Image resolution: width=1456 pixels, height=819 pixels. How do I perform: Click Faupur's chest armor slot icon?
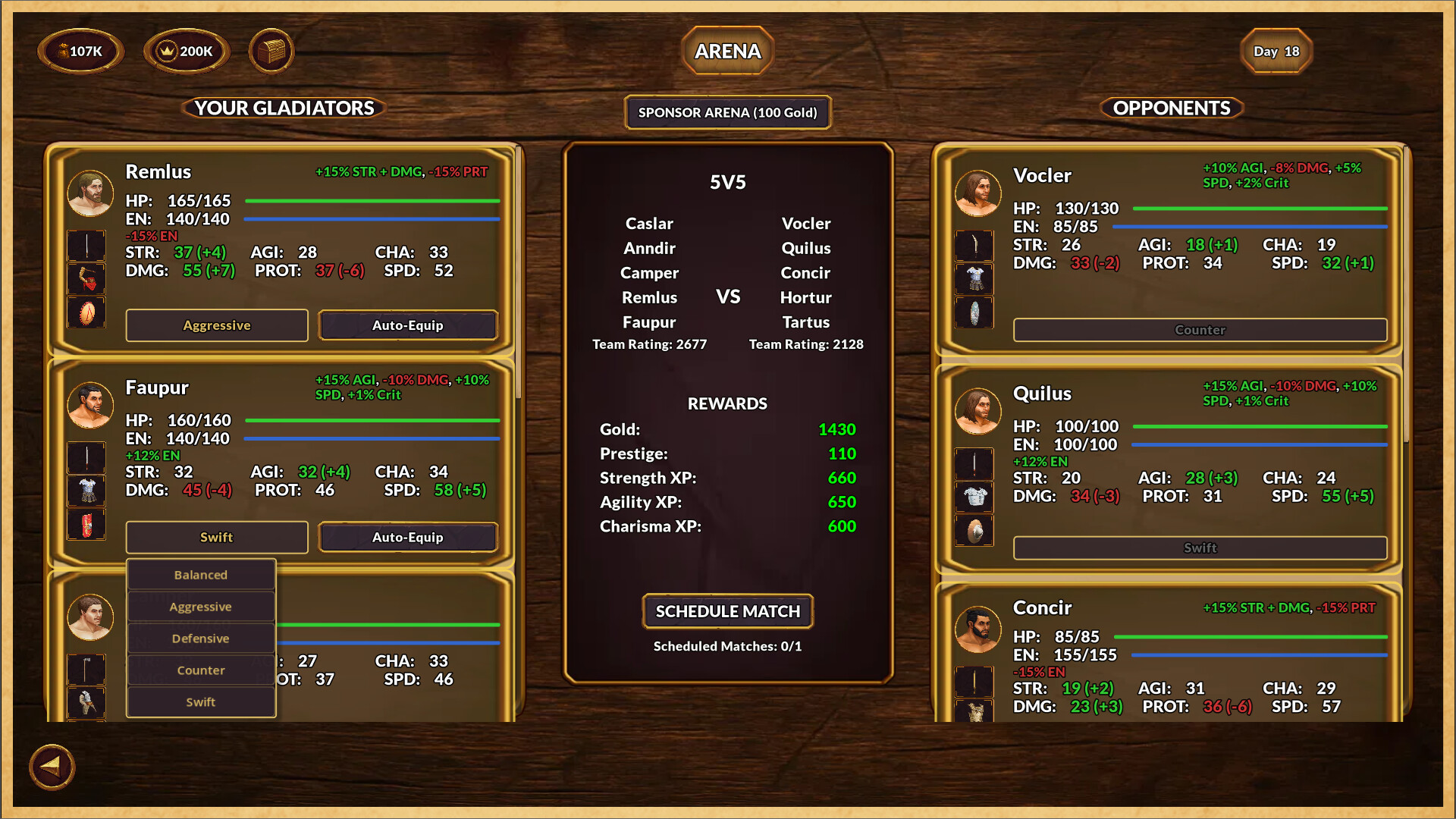(x=86, y=491)
